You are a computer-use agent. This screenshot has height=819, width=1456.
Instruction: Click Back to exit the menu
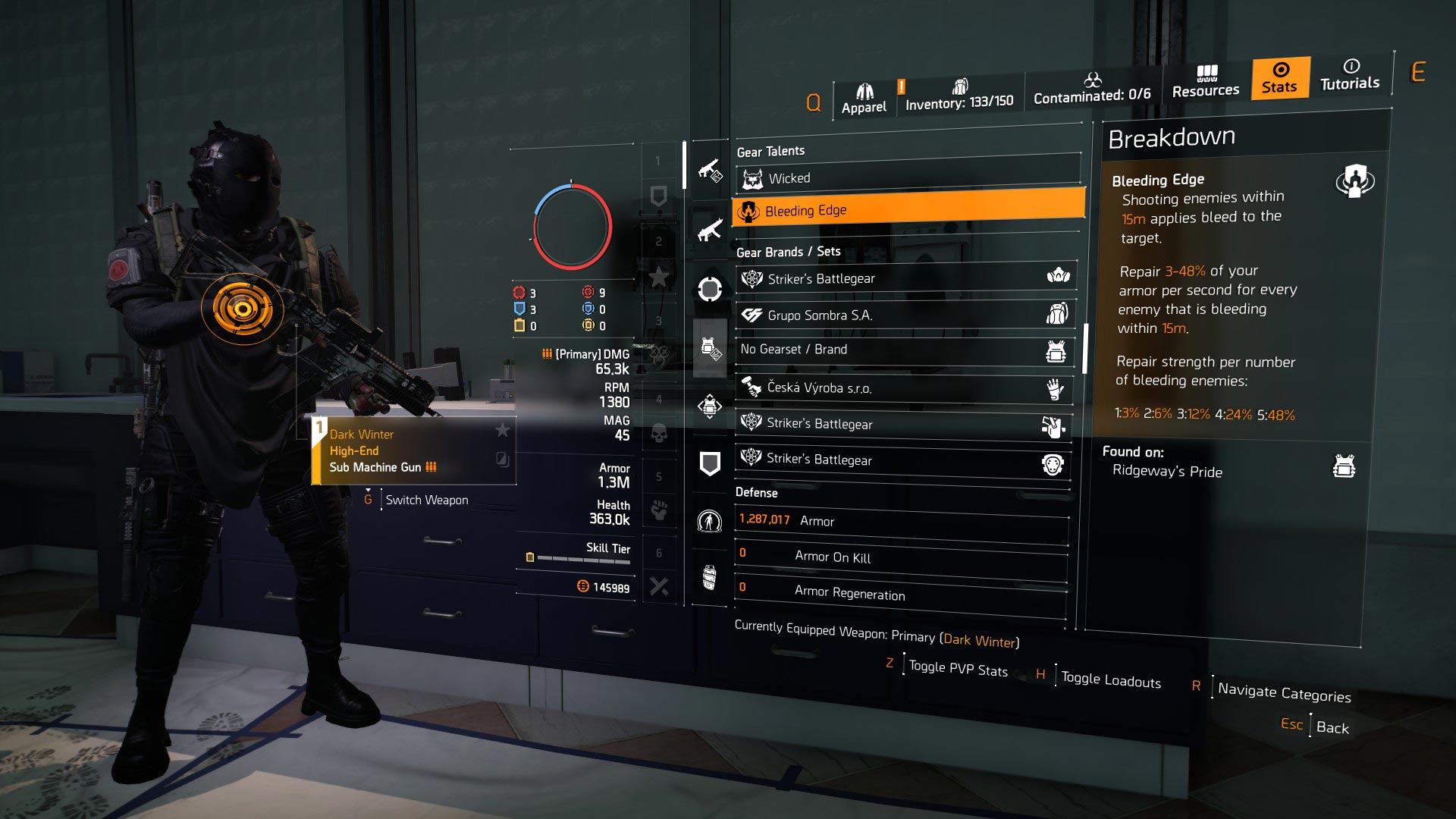click(x=1334, y=726)
